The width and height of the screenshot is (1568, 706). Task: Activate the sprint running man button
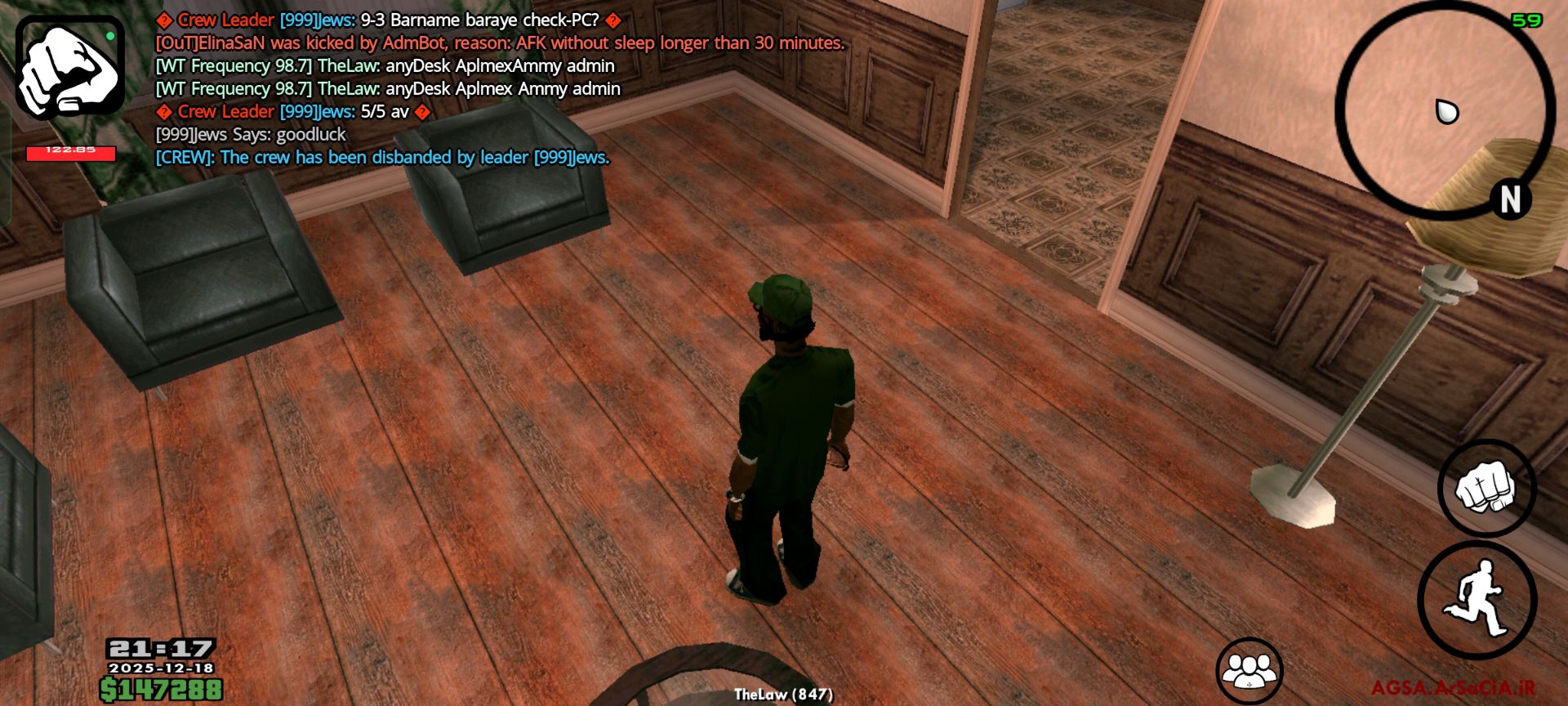coord(1477,600)
